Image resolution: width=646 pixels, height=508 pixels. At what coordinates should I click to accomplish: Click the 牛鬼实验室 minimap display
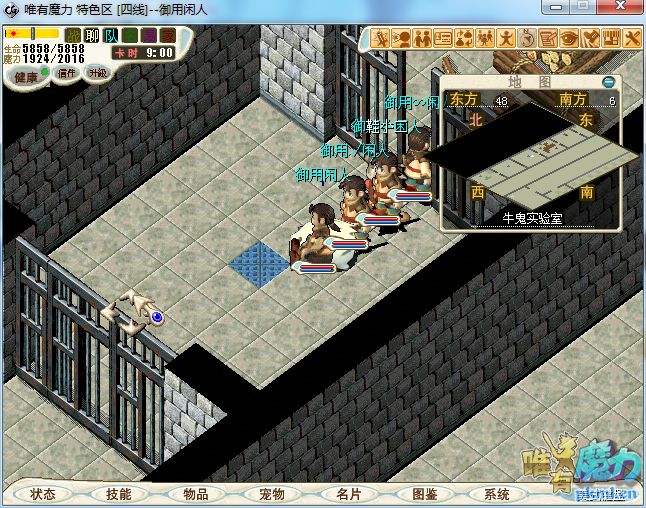[x=532, y=155]
